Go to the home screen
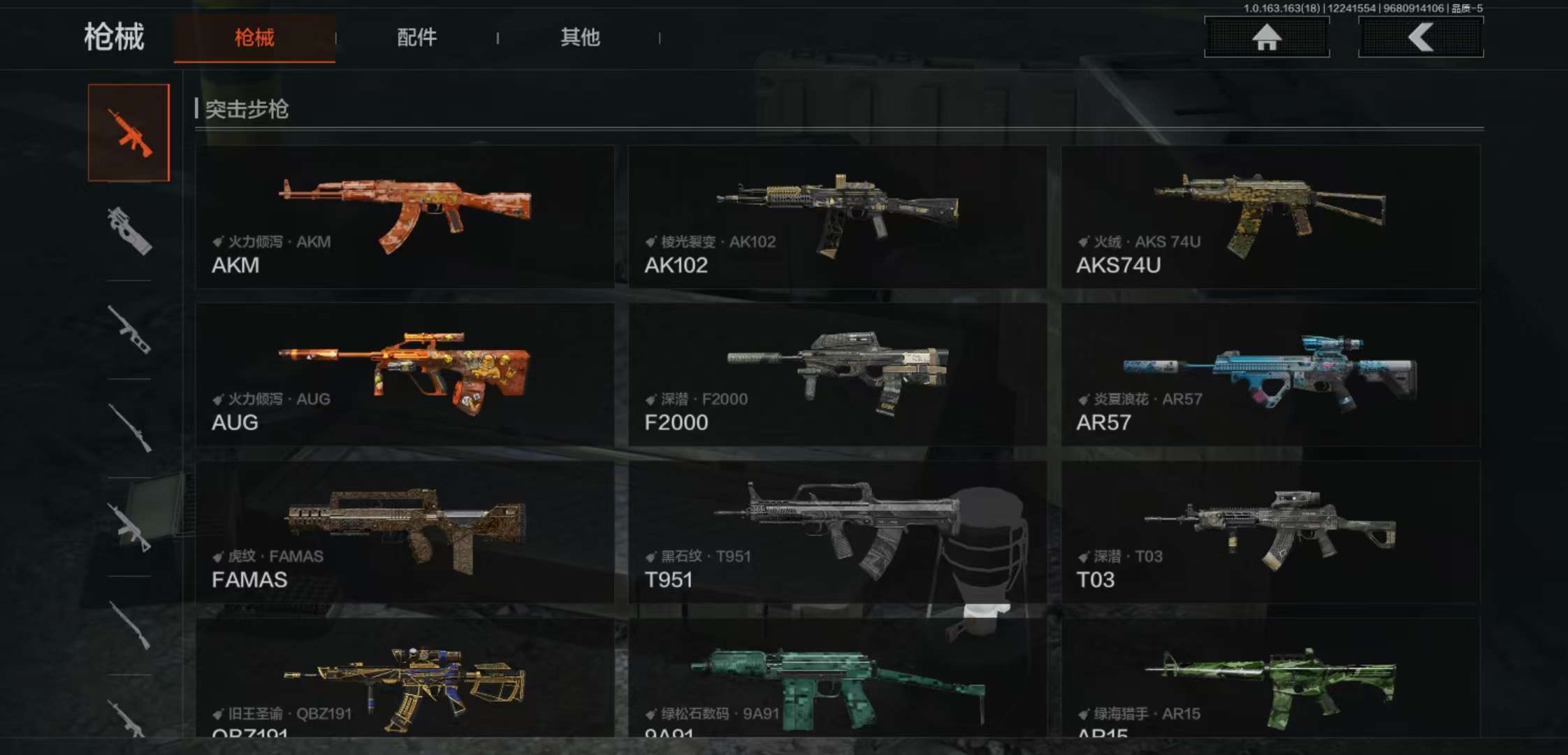The image size is (1568, 755). (1266, 37)
